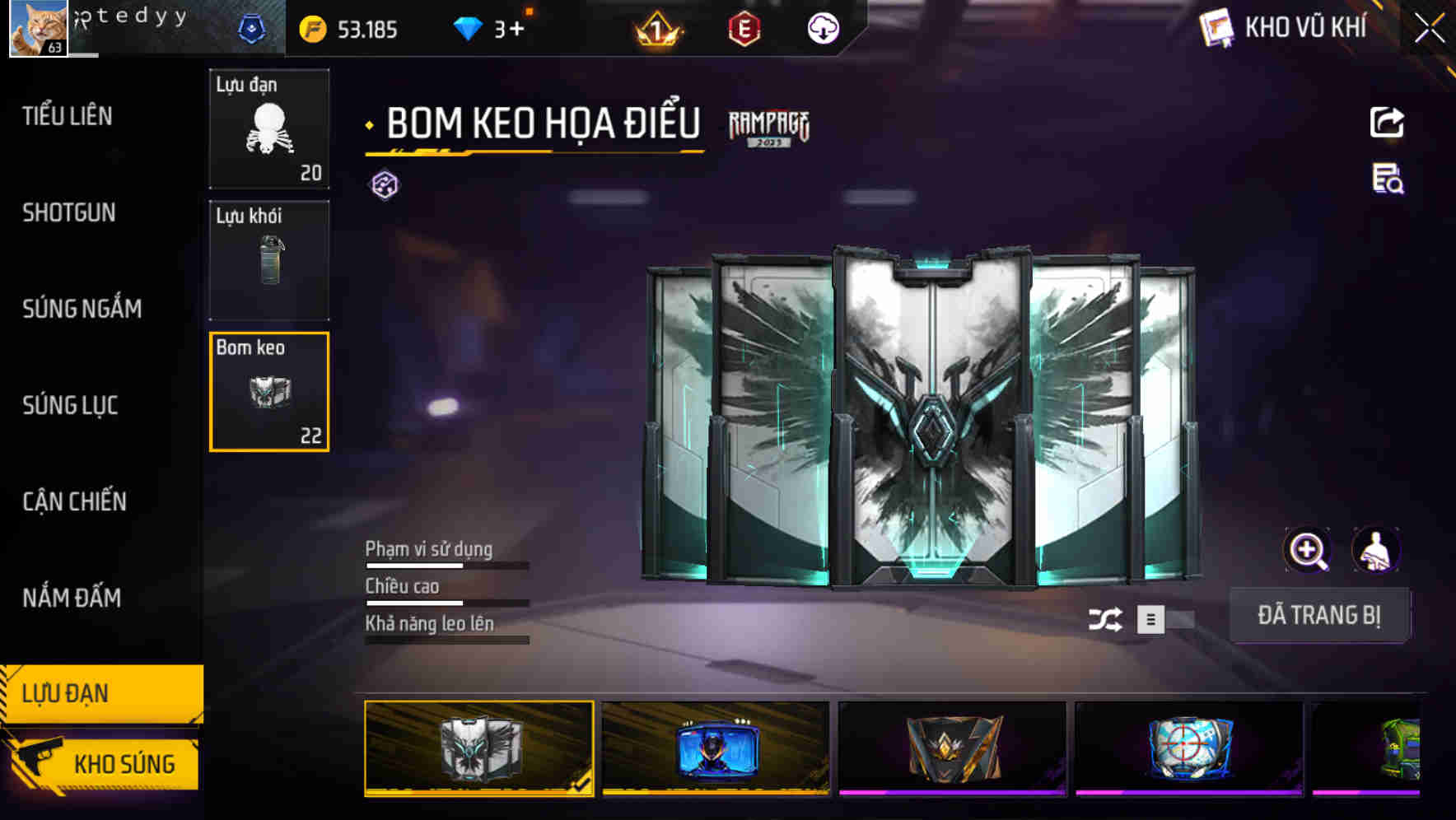Expand the SÚNG NGẮM category
The image size is (1456, 820).
pos(81,309)
